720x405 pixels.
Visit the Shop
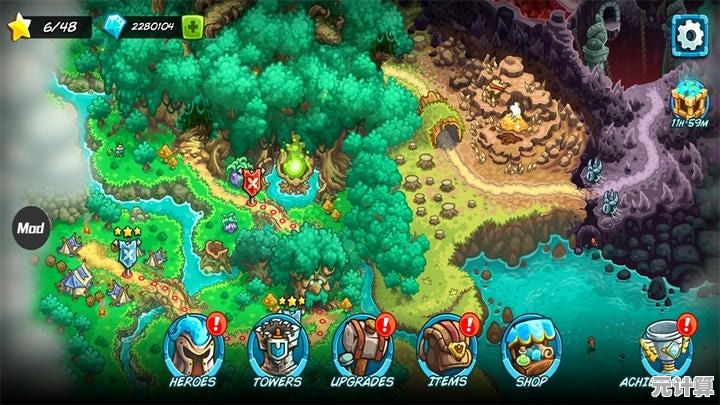coord(531,347)
